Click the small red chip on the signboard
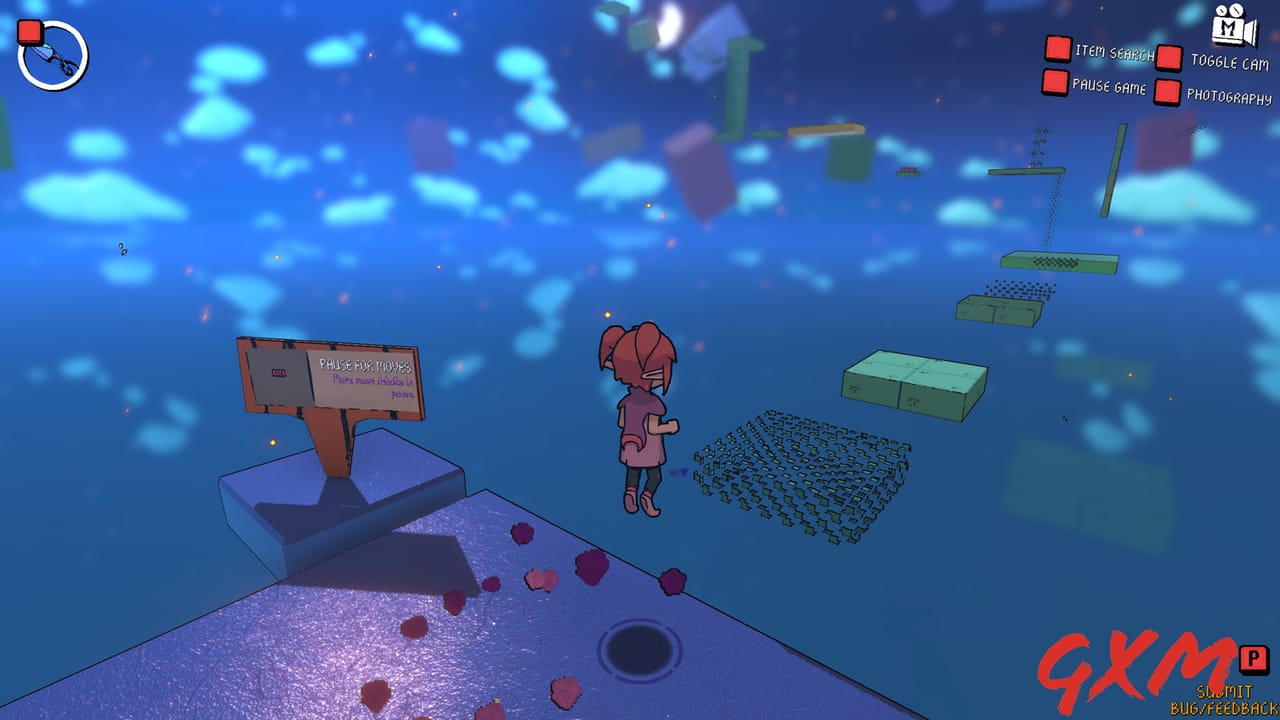Viewport: 1280px width, 720px height. point(279,371)
